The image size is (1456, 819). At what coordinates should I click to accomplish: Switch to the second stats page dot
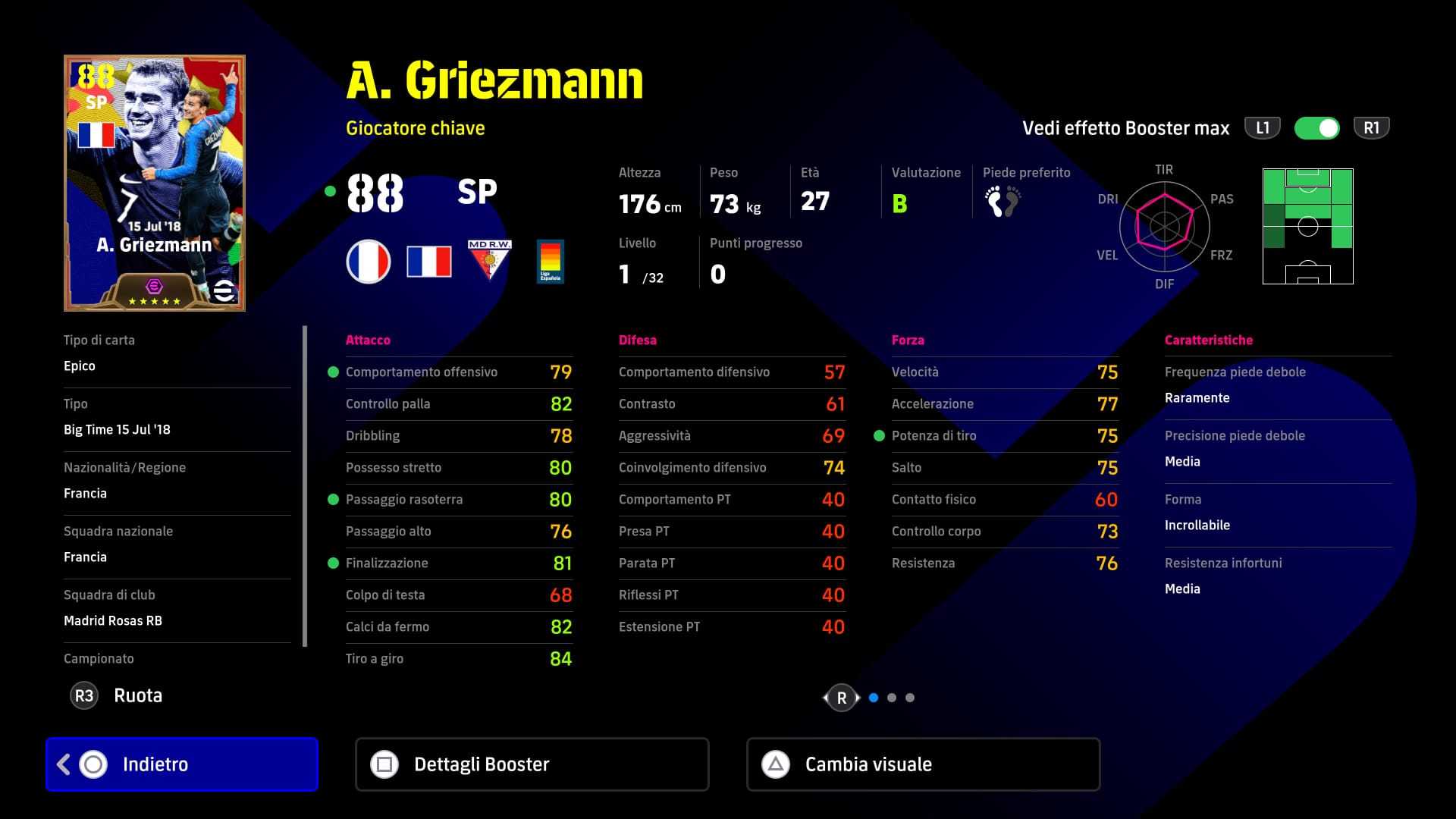pos(892,698)
